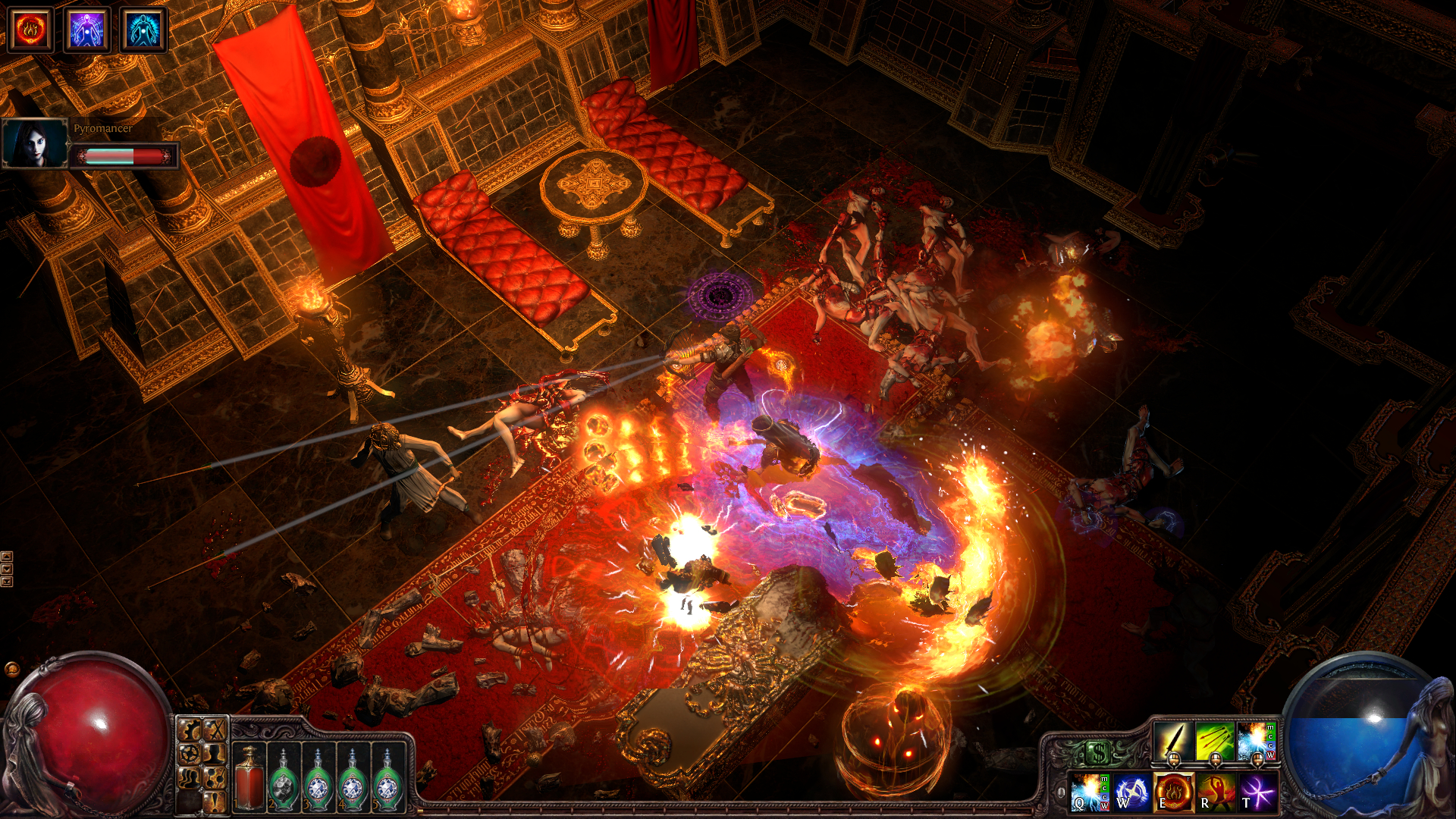This screenshot has width=1456, height=819.
Task: Click the exclamation mark challenges button
Action: pos(214,802)
